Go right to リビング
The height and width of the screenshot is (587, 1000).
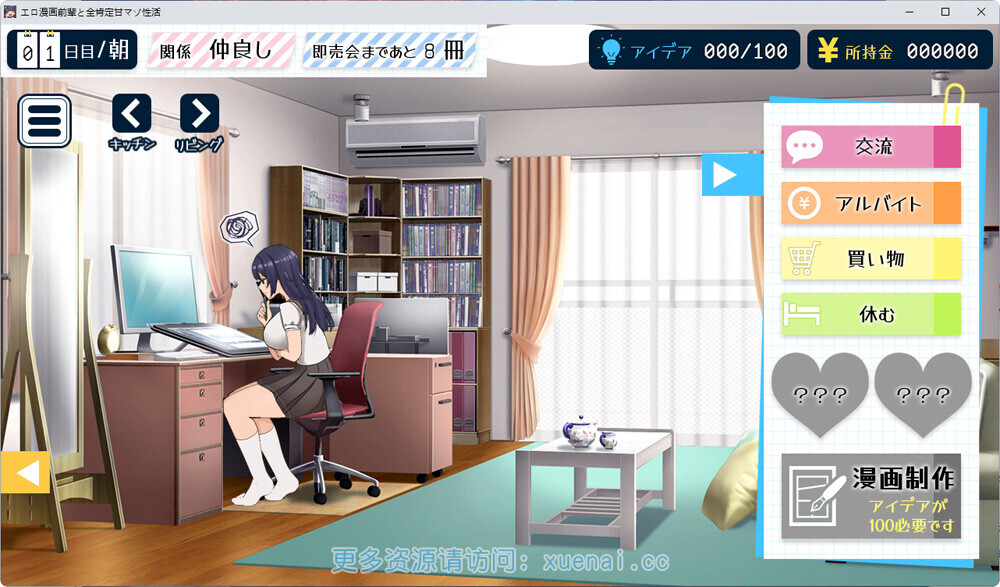tap(199, 114)
